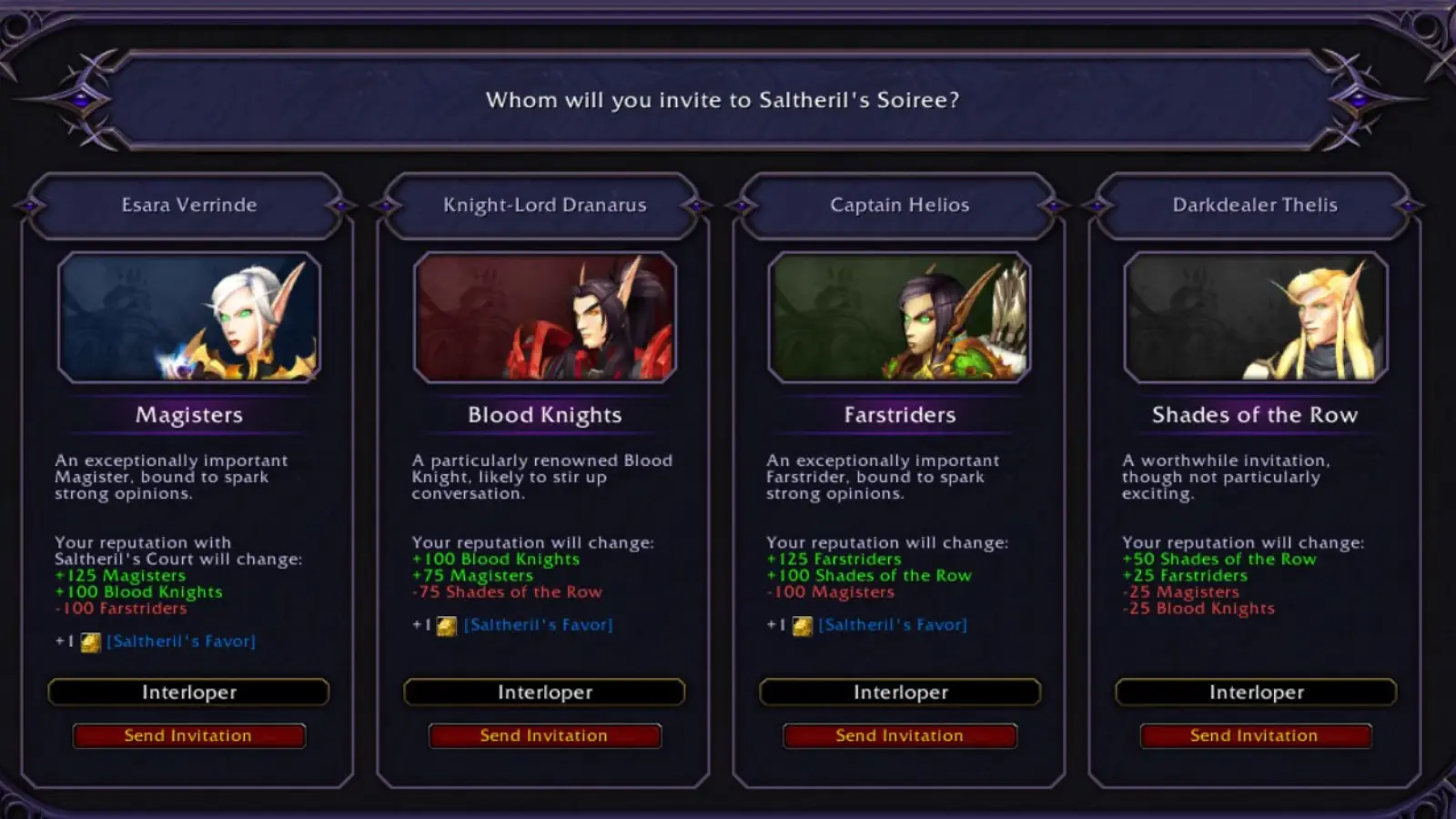
Task: Select the Shades of the Row portrait
Action: [x=1256, y=318]
